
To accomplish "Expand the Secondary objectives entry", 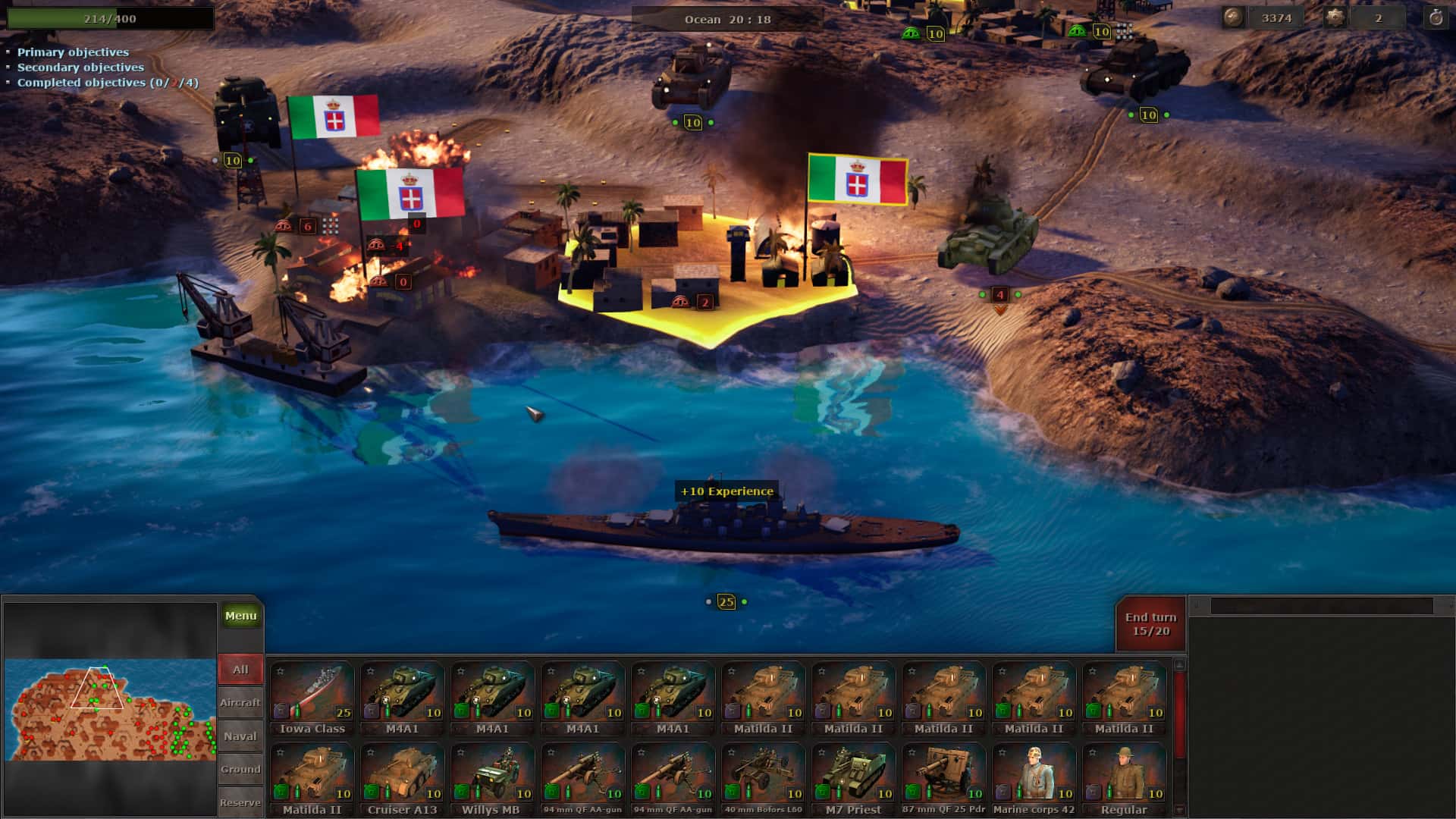I will coord(78,67).
